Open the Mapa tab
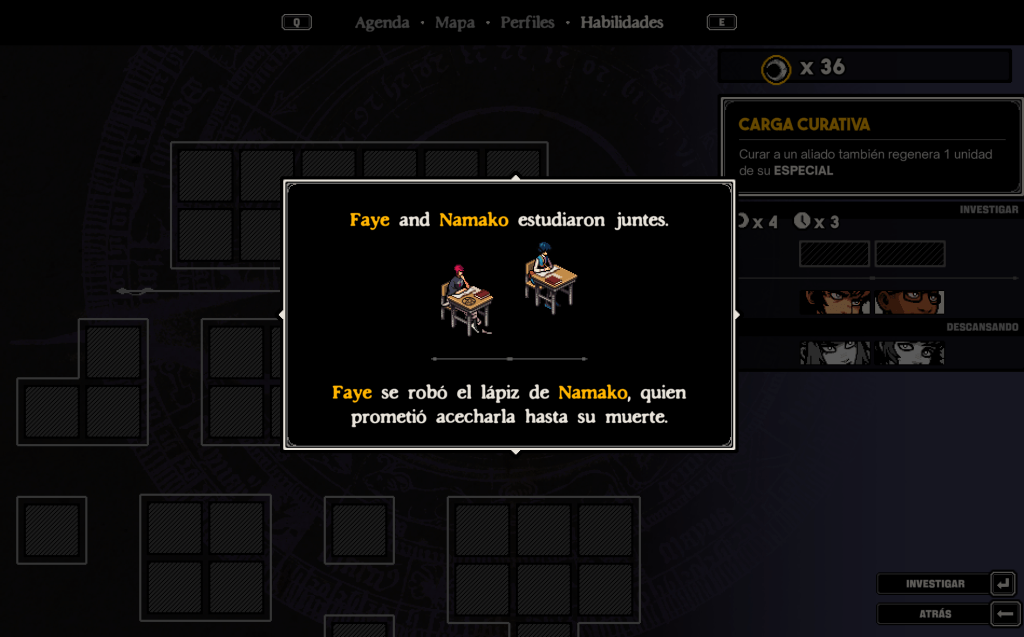The image size is (1024, 637). pyautogui.click(x=455, y=22)
